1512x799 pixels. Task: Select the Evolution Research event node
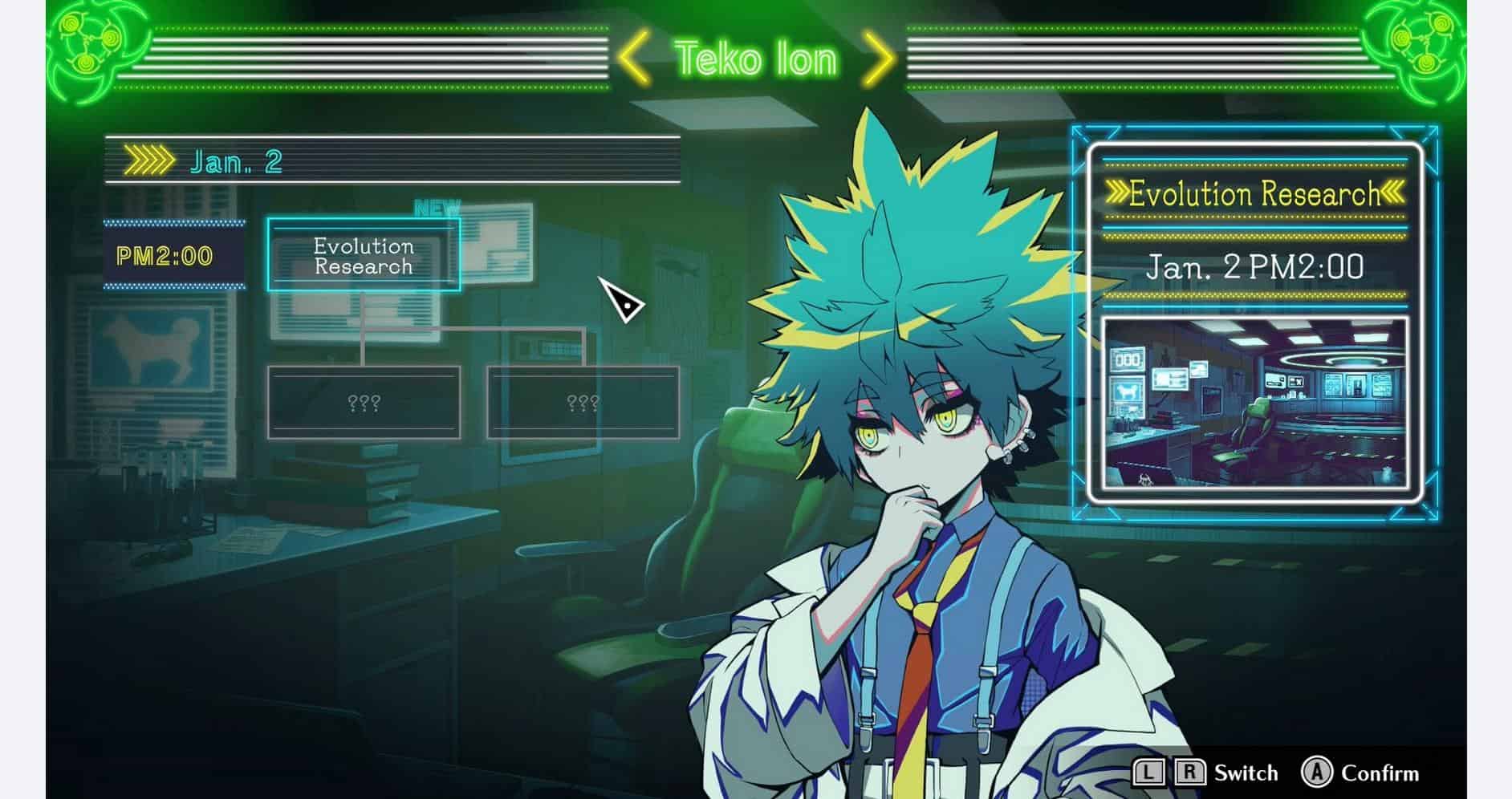pyautogui.click(x=365, y=255)
